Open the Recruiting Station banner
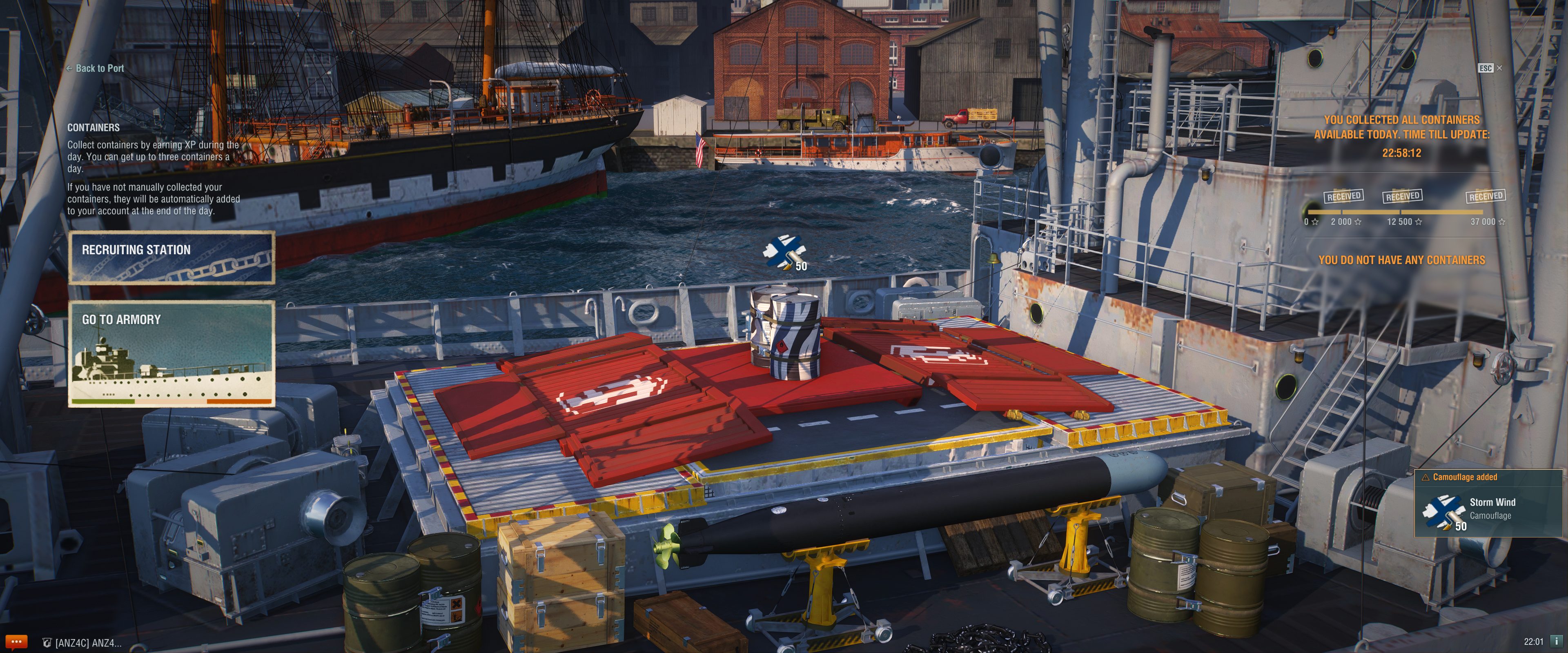This screenshot has width=1568, height=653. [171, 258]
